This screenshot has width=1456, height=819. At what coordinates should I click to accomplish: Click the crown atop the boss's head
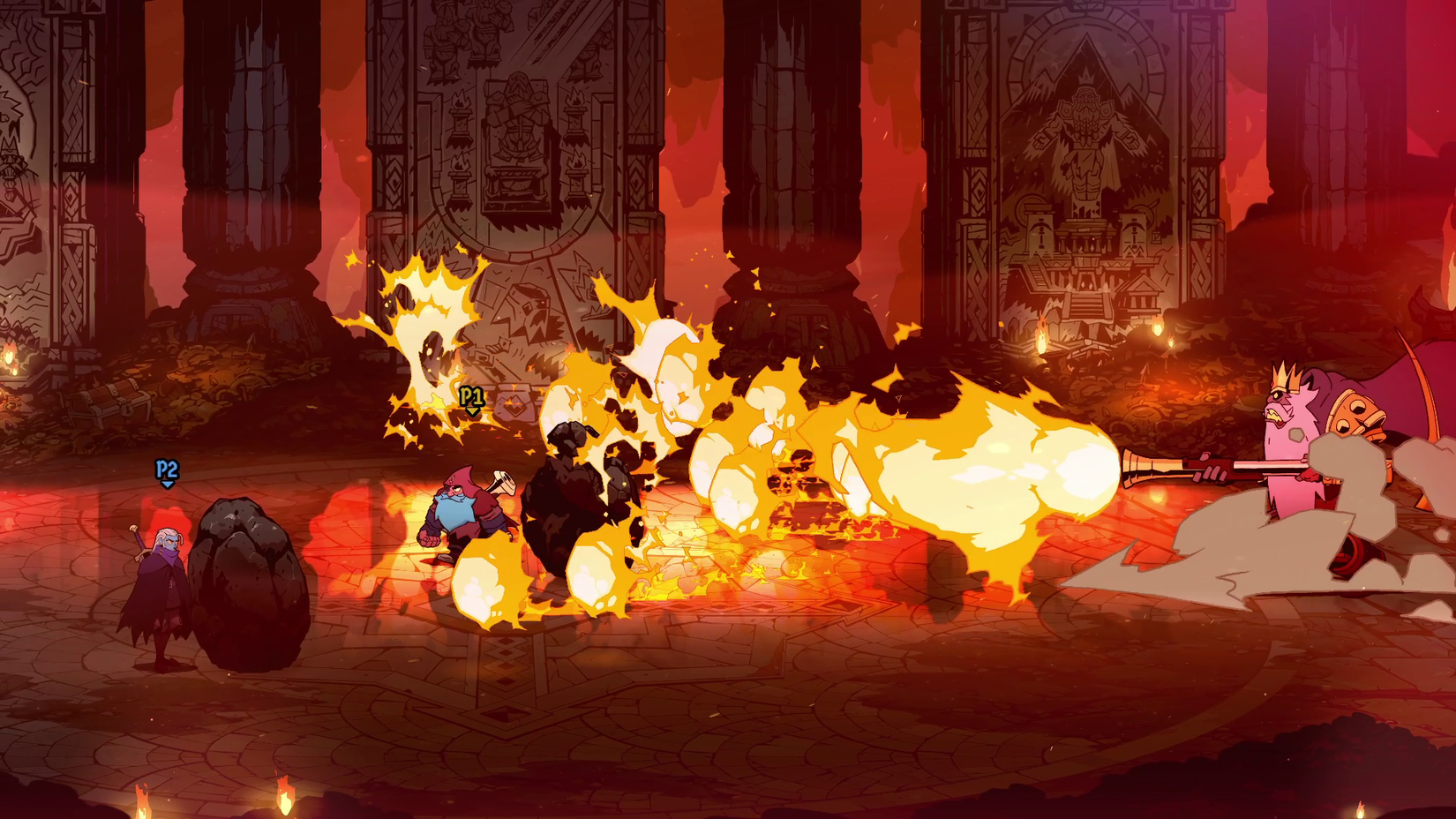click(1284, 375)
